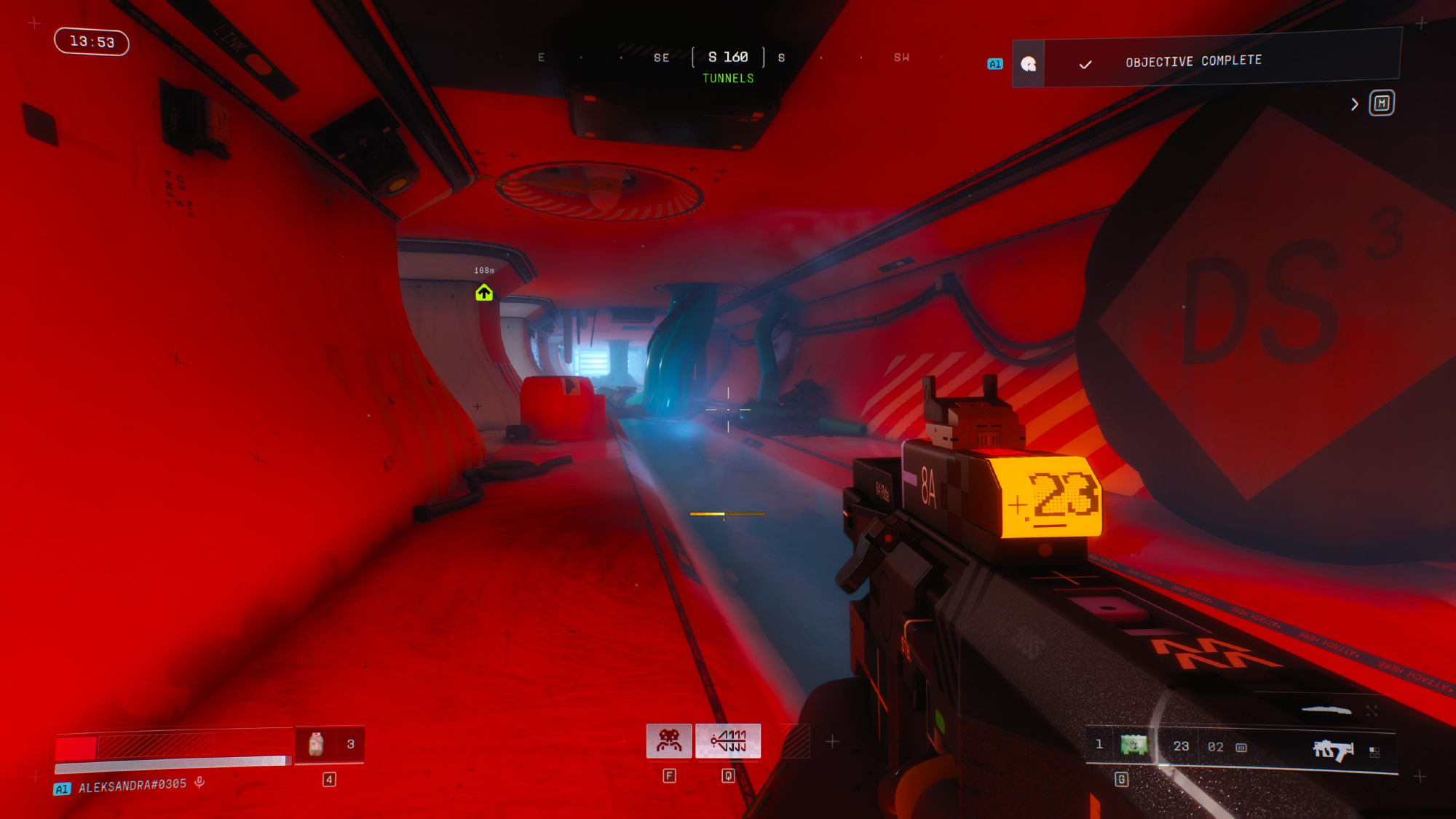Click the ALEKSANDRA#0305 player name tag

point(132,786)
